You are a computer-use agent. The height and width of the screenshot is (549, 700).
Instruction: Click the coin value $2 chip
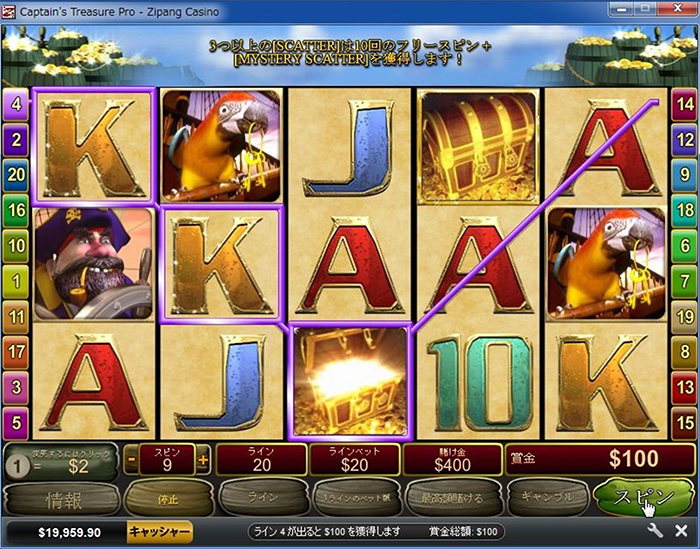point(19,464)
